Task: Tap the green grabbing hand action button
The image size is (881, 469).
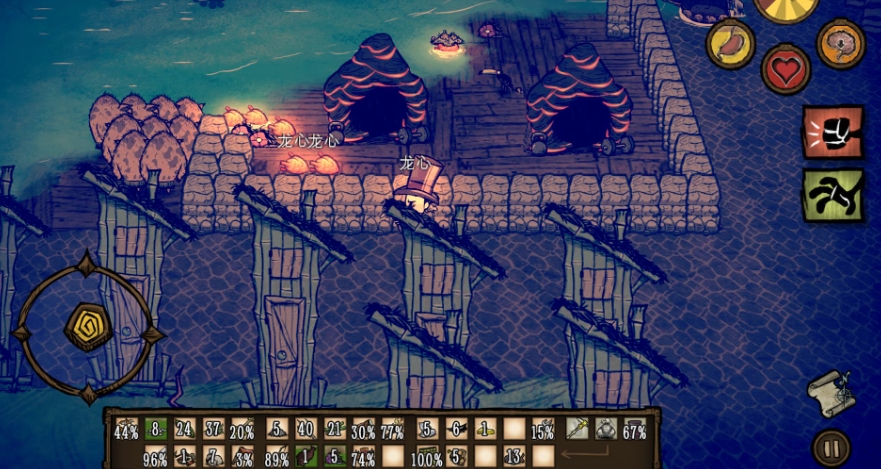Action: point(833,193)
